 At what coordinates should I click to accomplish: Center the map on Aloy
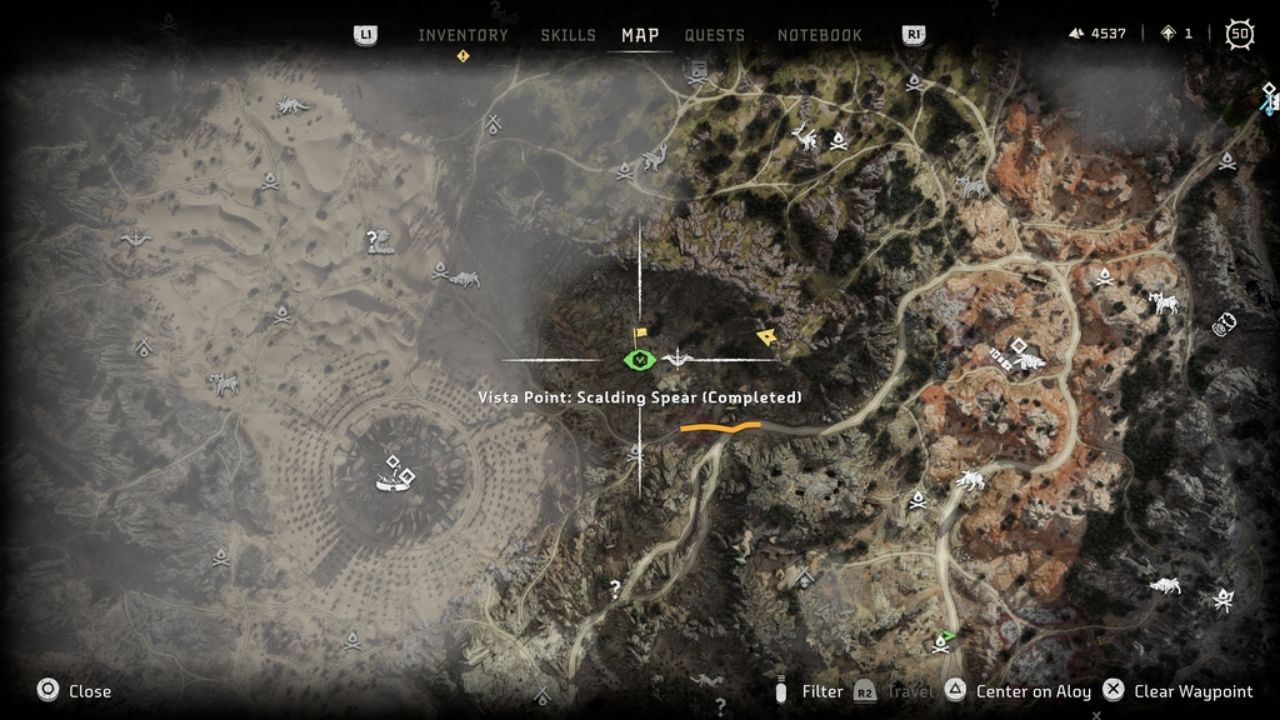tap(1020, 691)
